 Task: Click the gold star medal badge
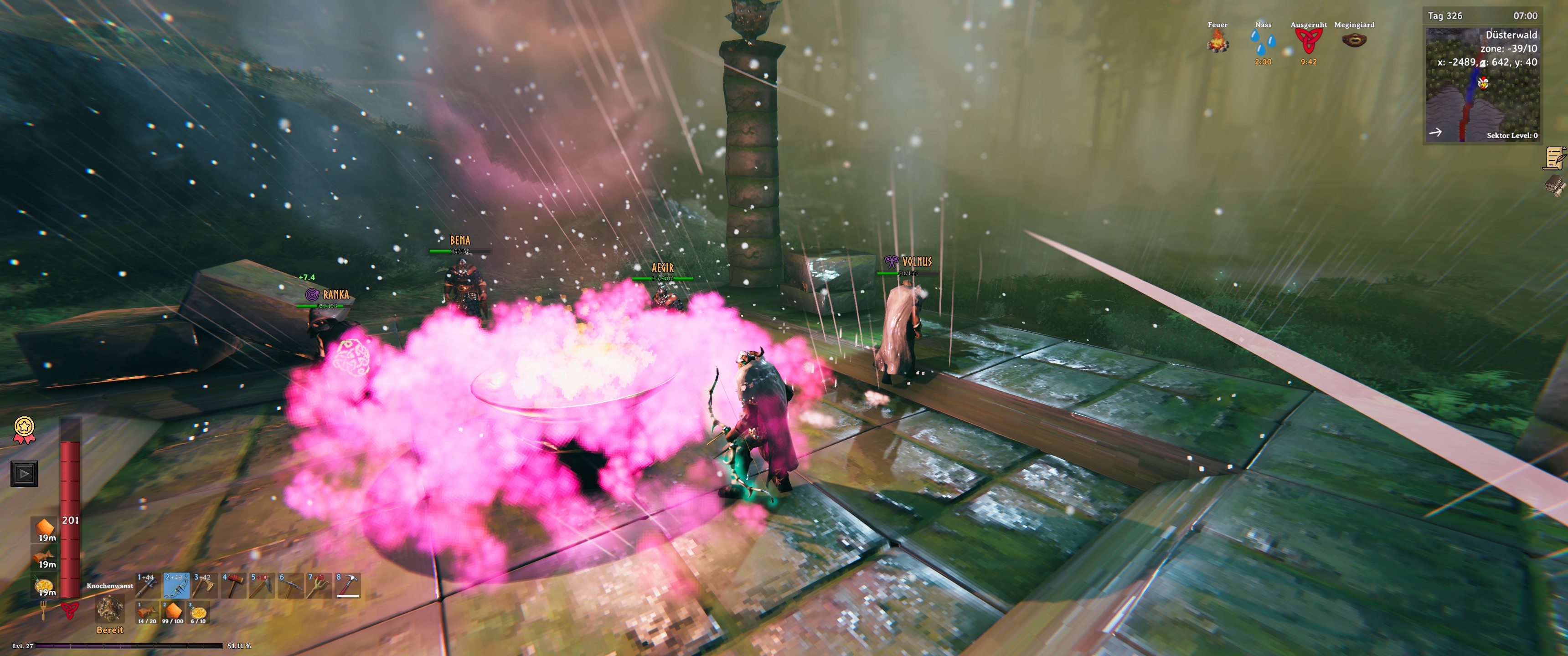(24, 429)
